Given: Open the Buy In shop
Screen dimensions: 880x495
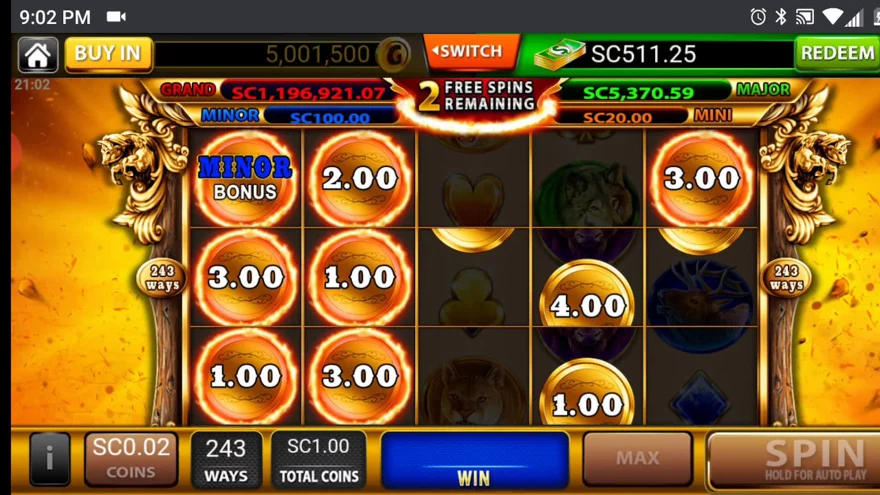Looking at the screenshot, I should point(108,54).
